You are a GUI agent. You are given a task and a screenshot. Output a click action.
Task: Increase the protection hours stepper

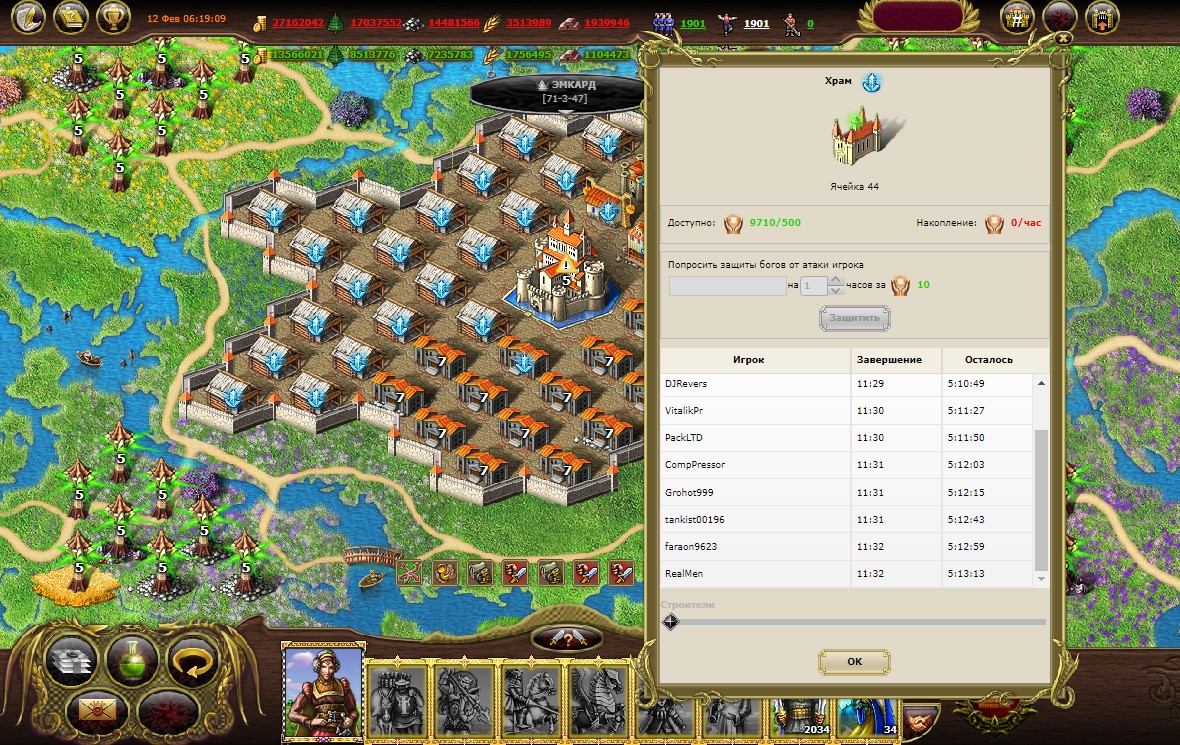click(837, 280)
